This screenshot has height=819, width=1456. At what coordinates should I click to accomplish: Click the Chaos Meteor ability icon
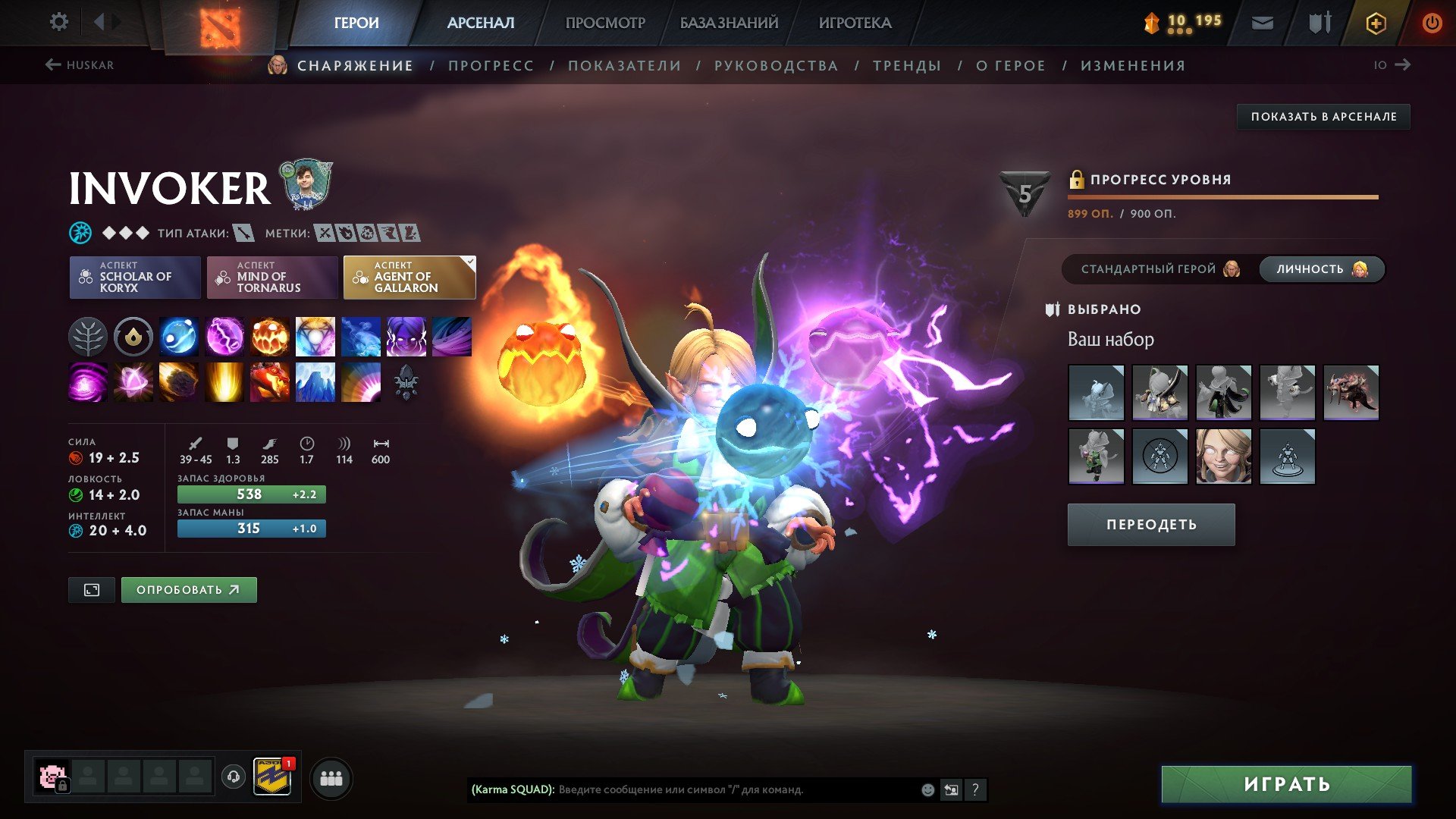pos(178,383)
